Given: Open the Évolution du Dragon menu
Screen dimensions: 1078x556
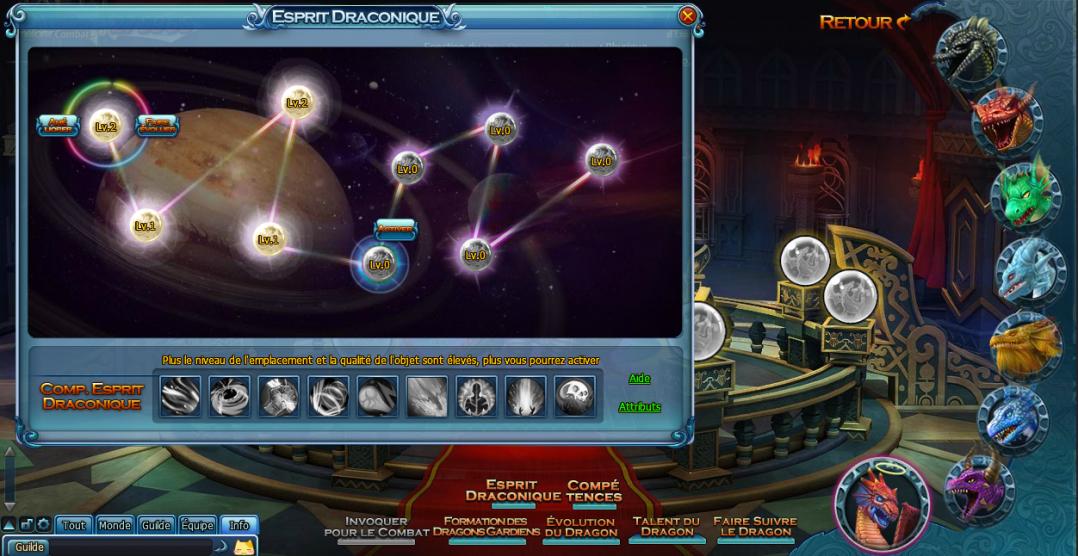Looking at the screenshot, I should [580, 527].
